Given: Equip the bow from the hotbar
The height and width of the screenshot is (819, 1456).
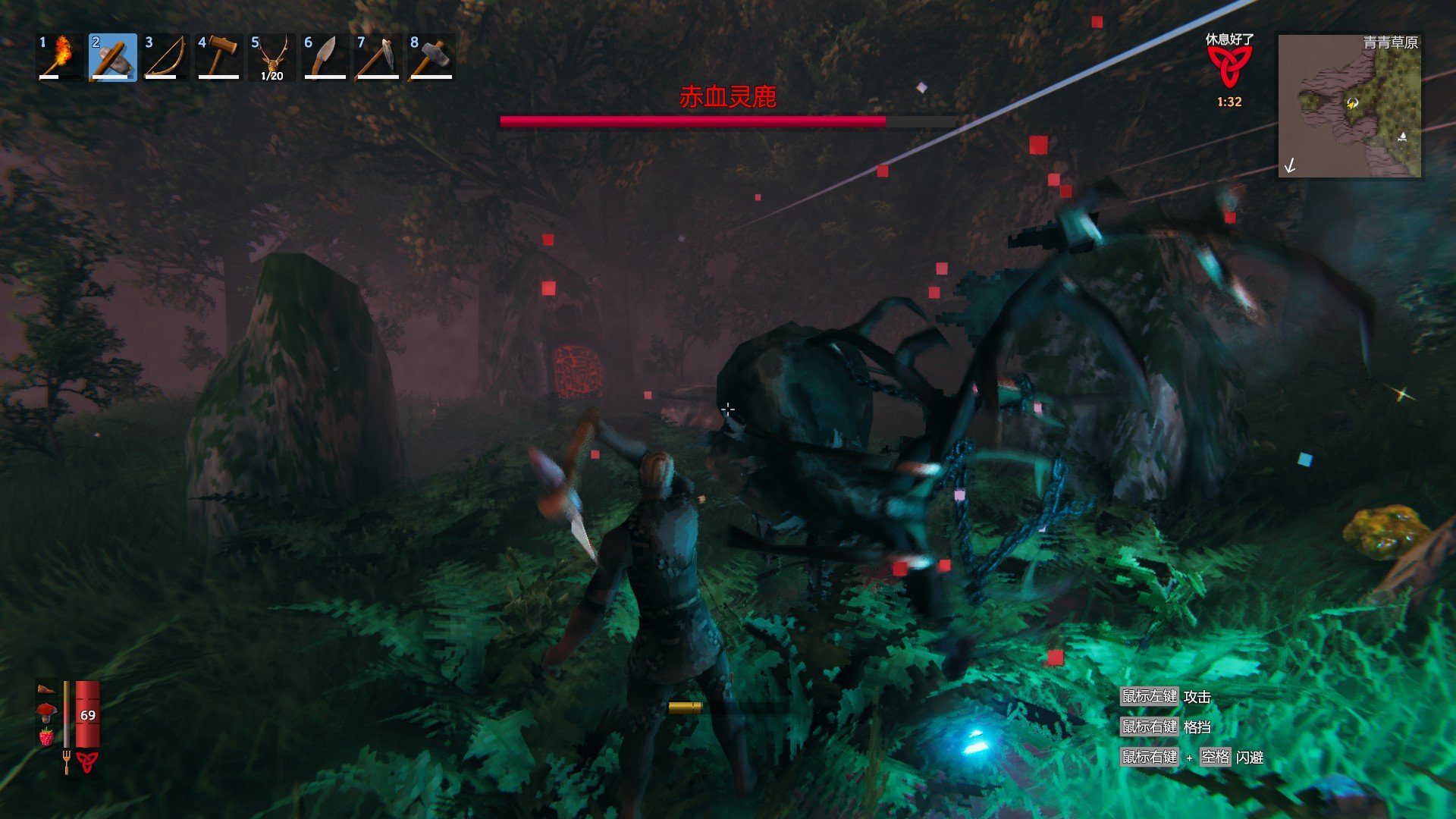Looking at the screenshot, I should coord(166,57).
